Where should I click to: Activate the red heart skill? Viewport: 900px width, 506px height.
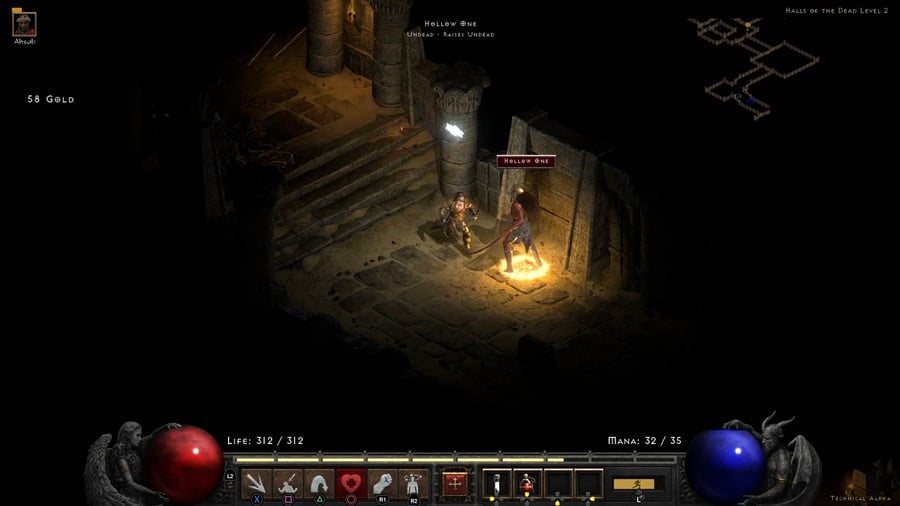351,484
